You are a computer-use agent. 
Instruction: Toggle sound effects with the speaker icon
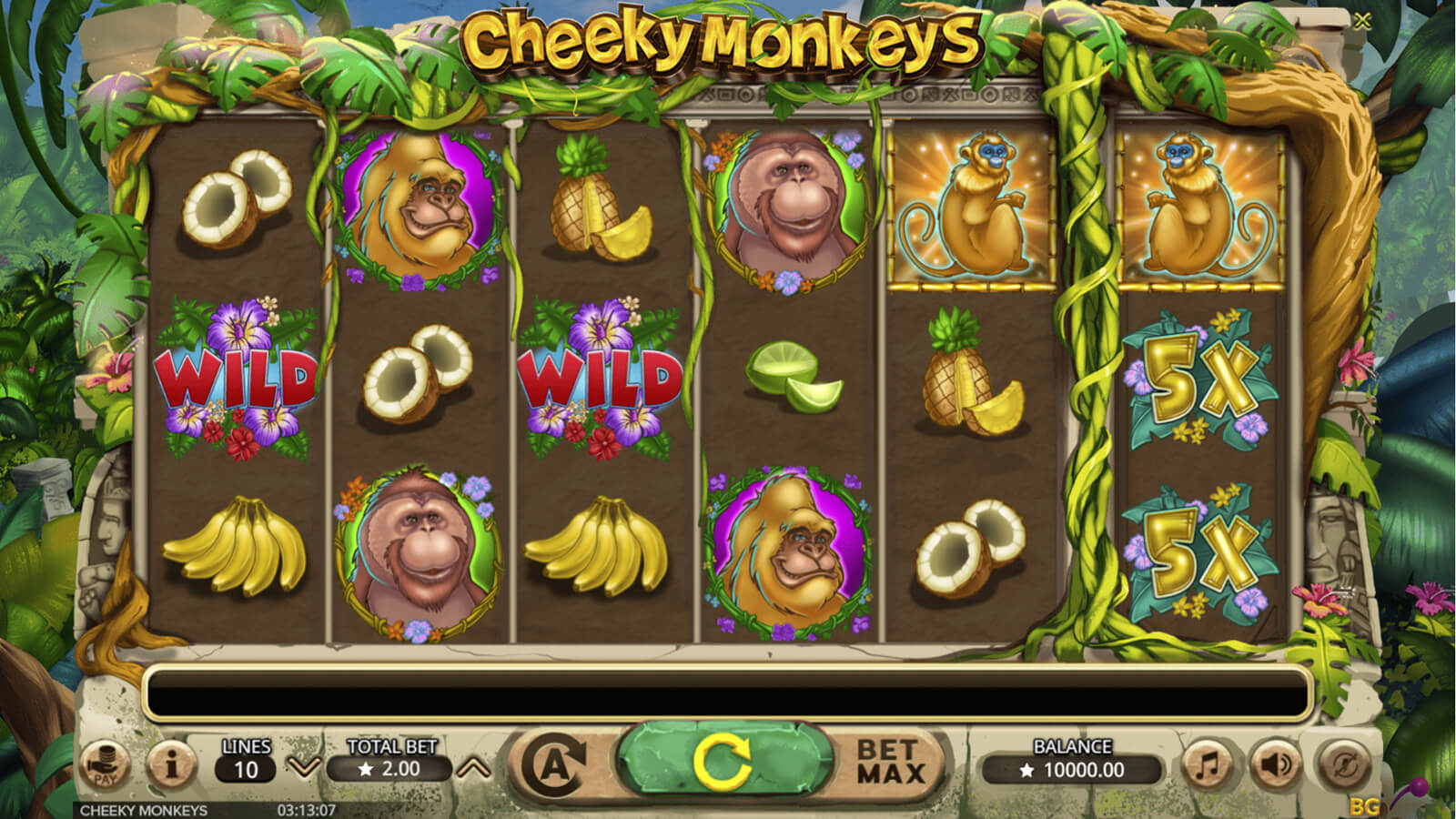[1276, 766]
